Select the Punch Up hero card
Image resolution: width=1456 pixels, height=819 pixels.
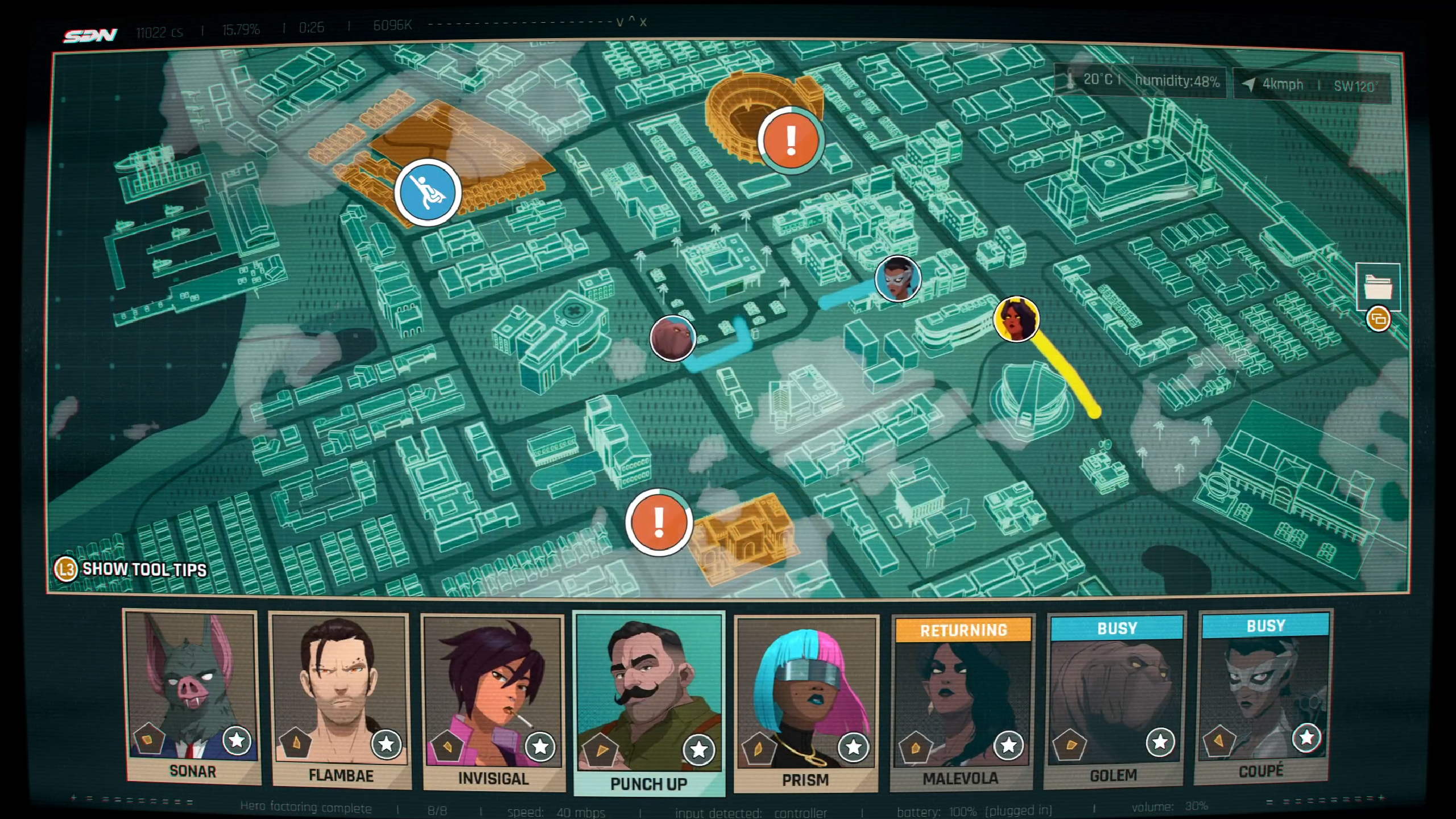[649, 702]
